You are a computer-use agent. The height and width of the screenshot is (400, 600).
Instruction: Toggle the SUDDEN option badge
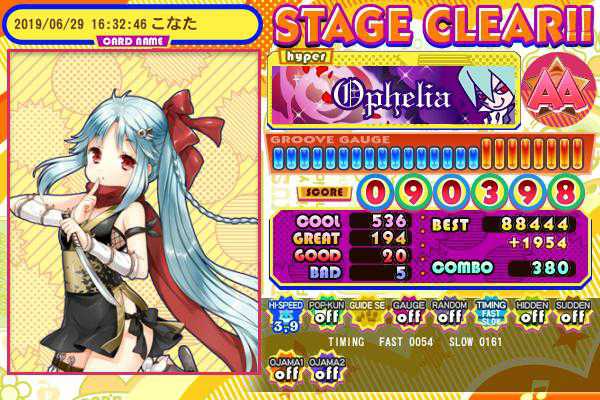(572, 316)
